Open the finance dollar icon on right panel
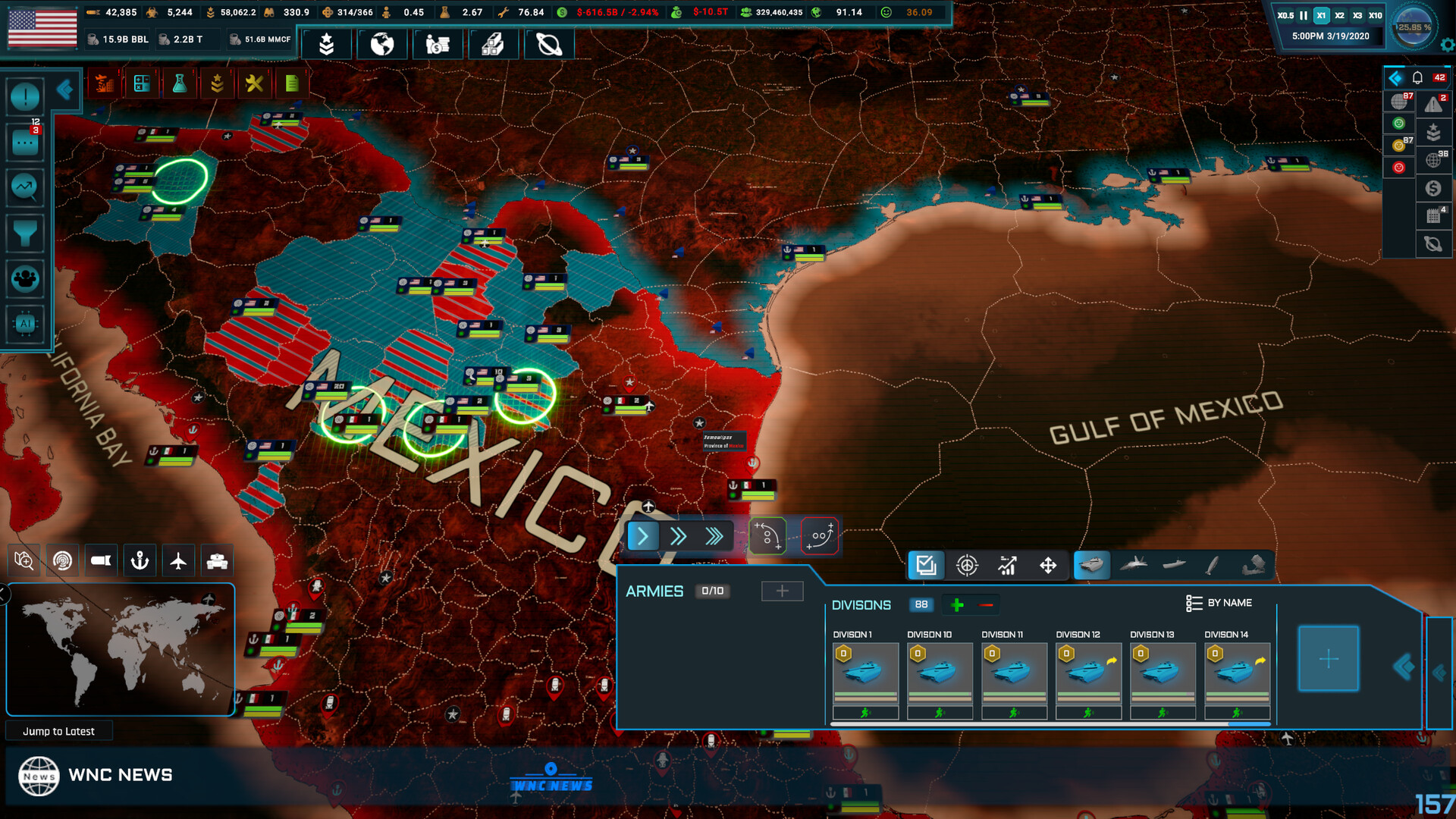This screenshot has height=819, width=1456. [1434, 188]
